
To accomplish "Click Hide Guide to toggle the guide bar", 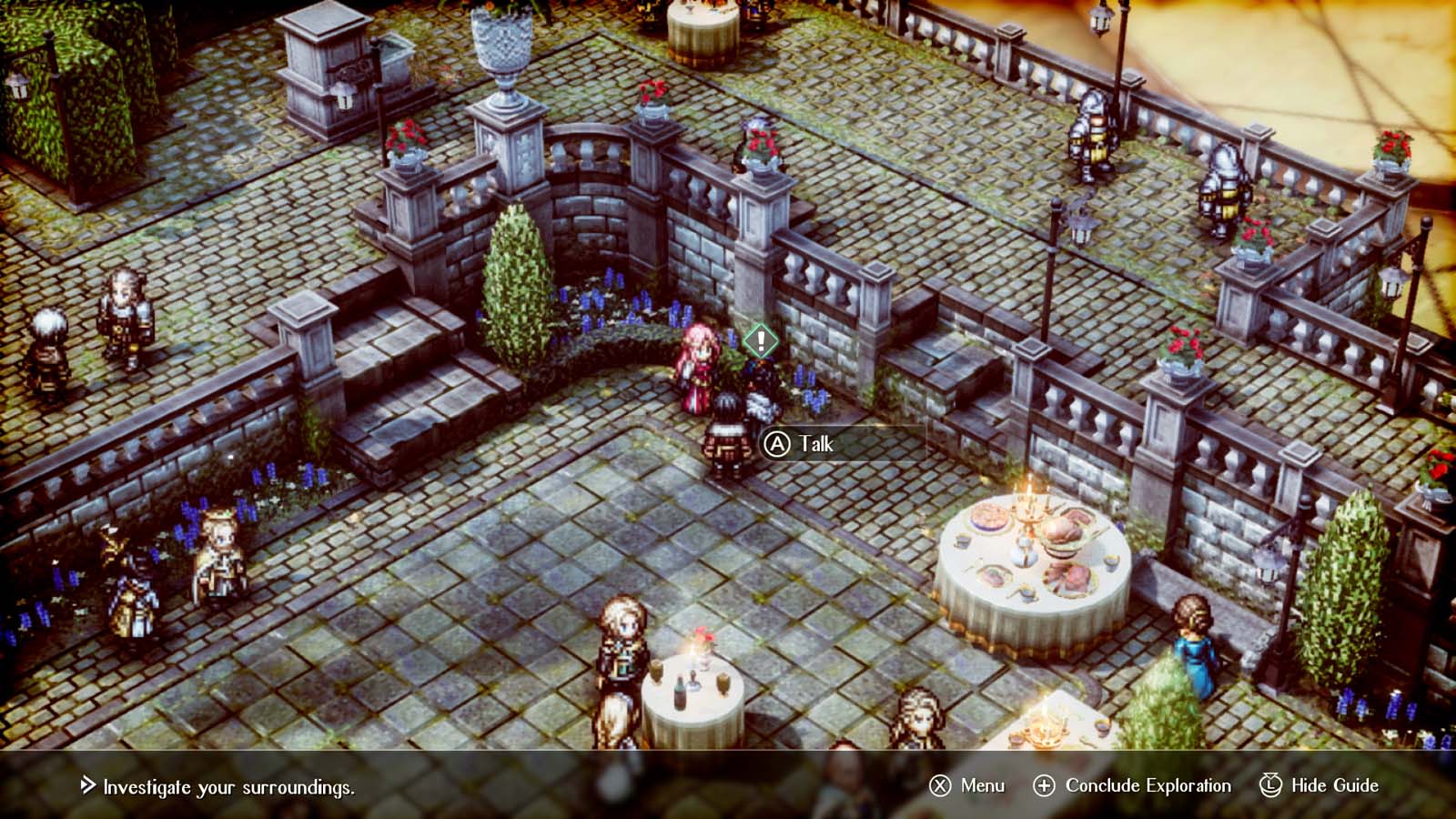I will click(1333, 784).
